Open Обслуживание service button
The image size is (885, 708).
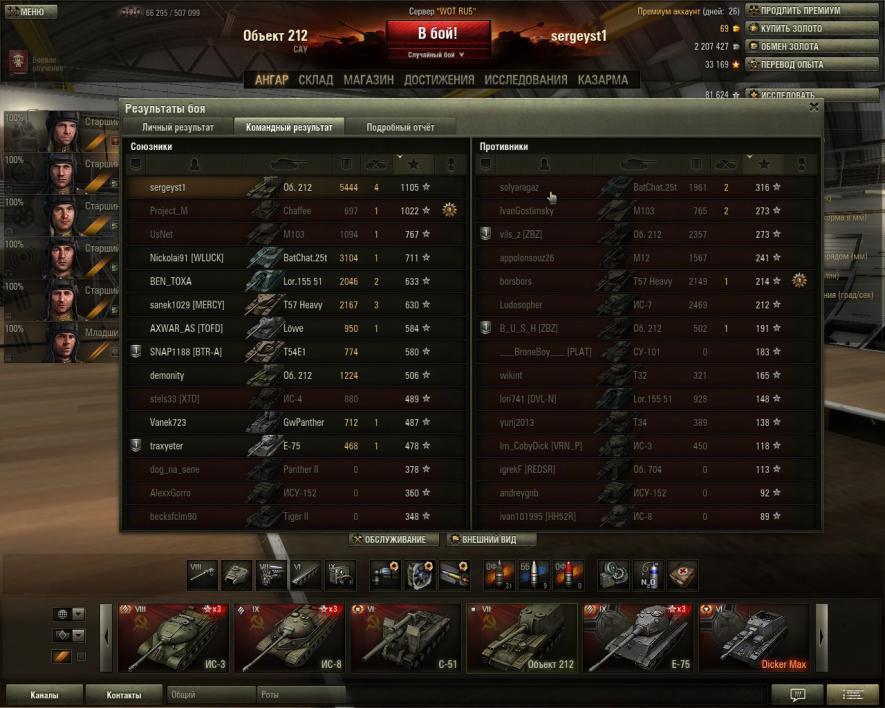coord(394,540)
